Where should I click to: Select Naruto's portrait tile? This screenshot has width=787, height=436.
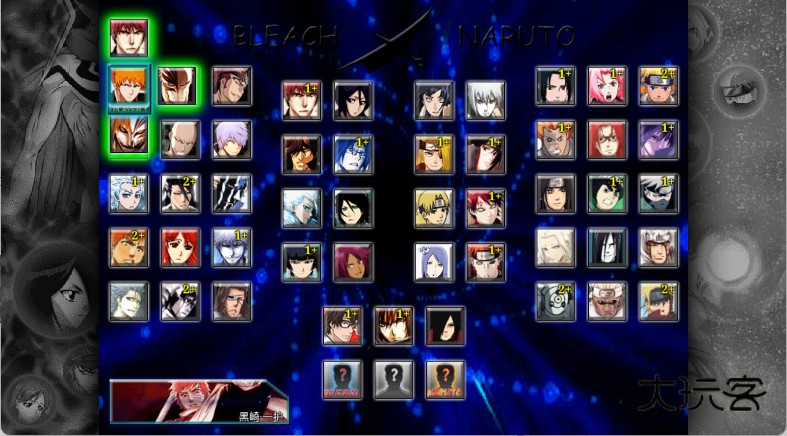[660, 86]
